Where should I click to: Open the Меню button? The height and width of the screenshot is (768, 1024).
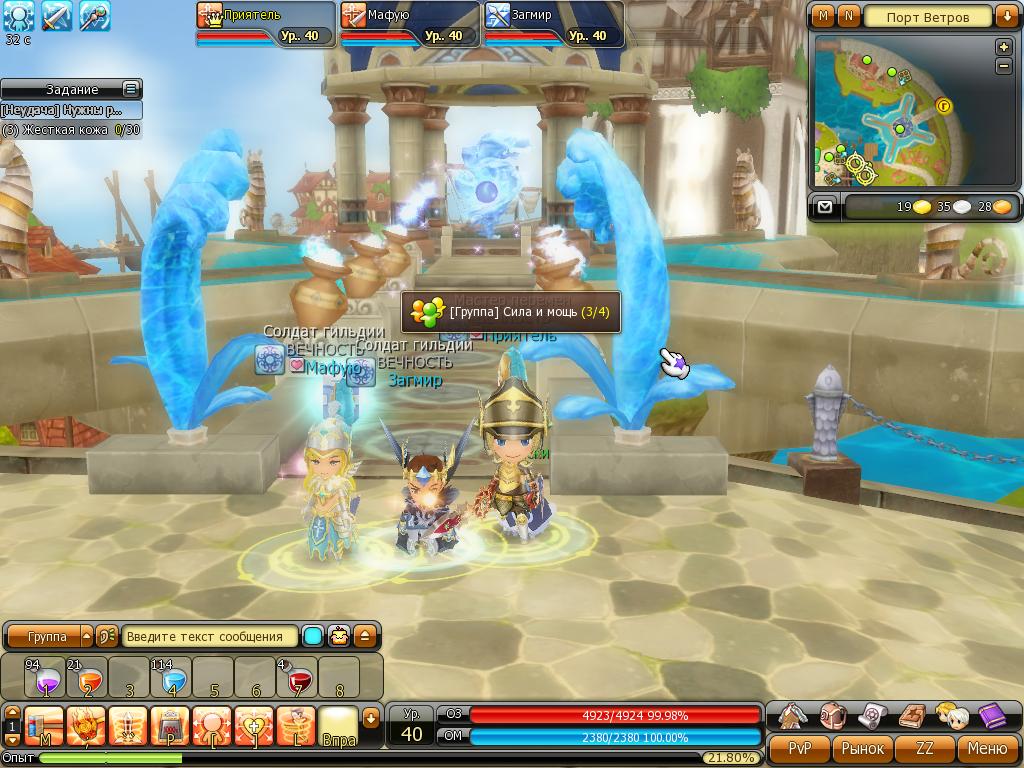[x=987, y=748]
